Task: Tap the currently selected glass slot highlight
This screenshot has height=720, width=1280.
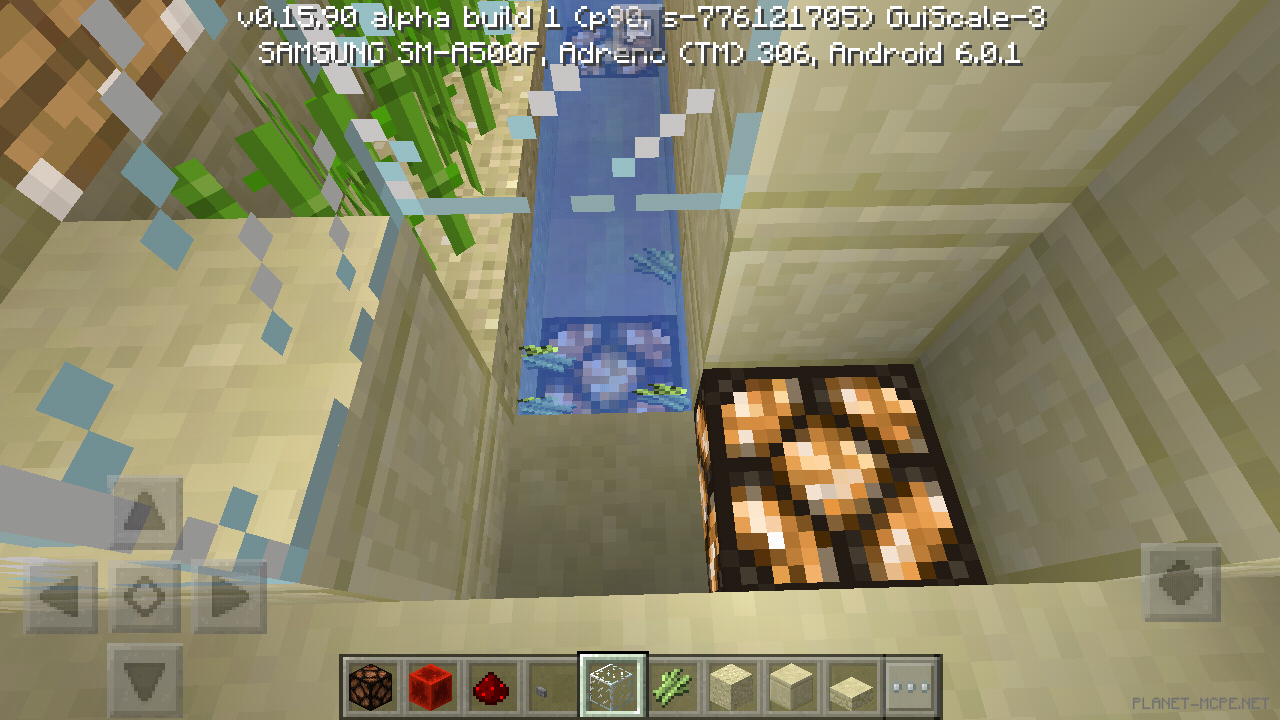Action: point(613,687)
